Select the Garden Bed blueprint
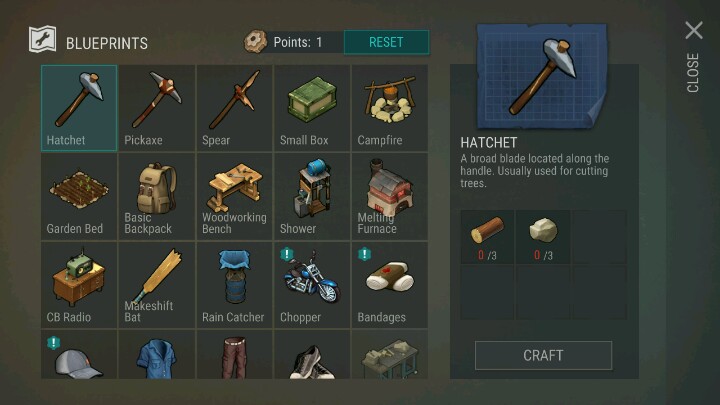 coord(79,195)
